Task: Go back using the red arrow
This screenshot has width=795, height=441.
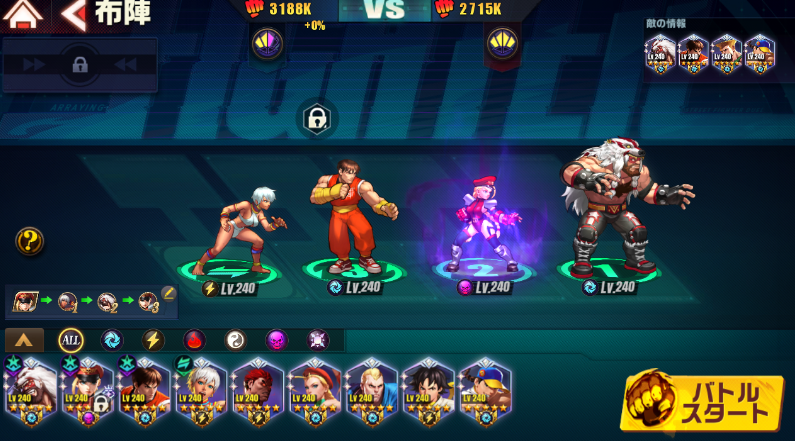Action: point(72,15)
